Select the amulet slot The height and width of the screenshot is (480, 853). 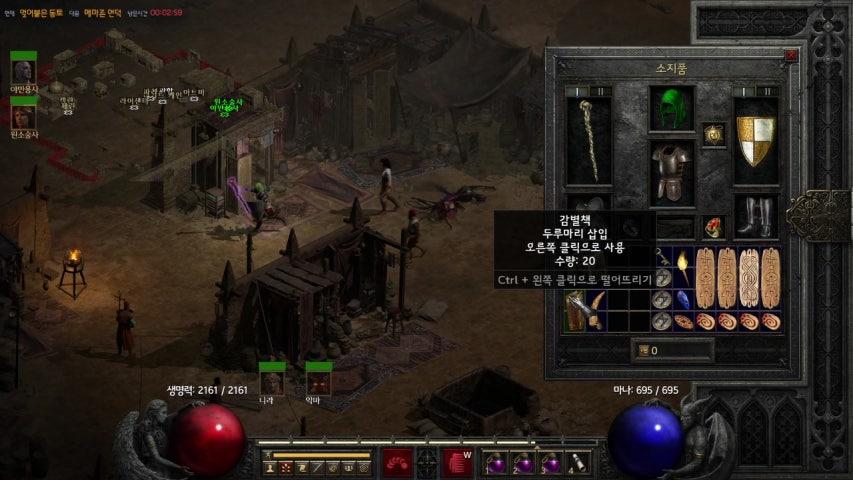713,134
